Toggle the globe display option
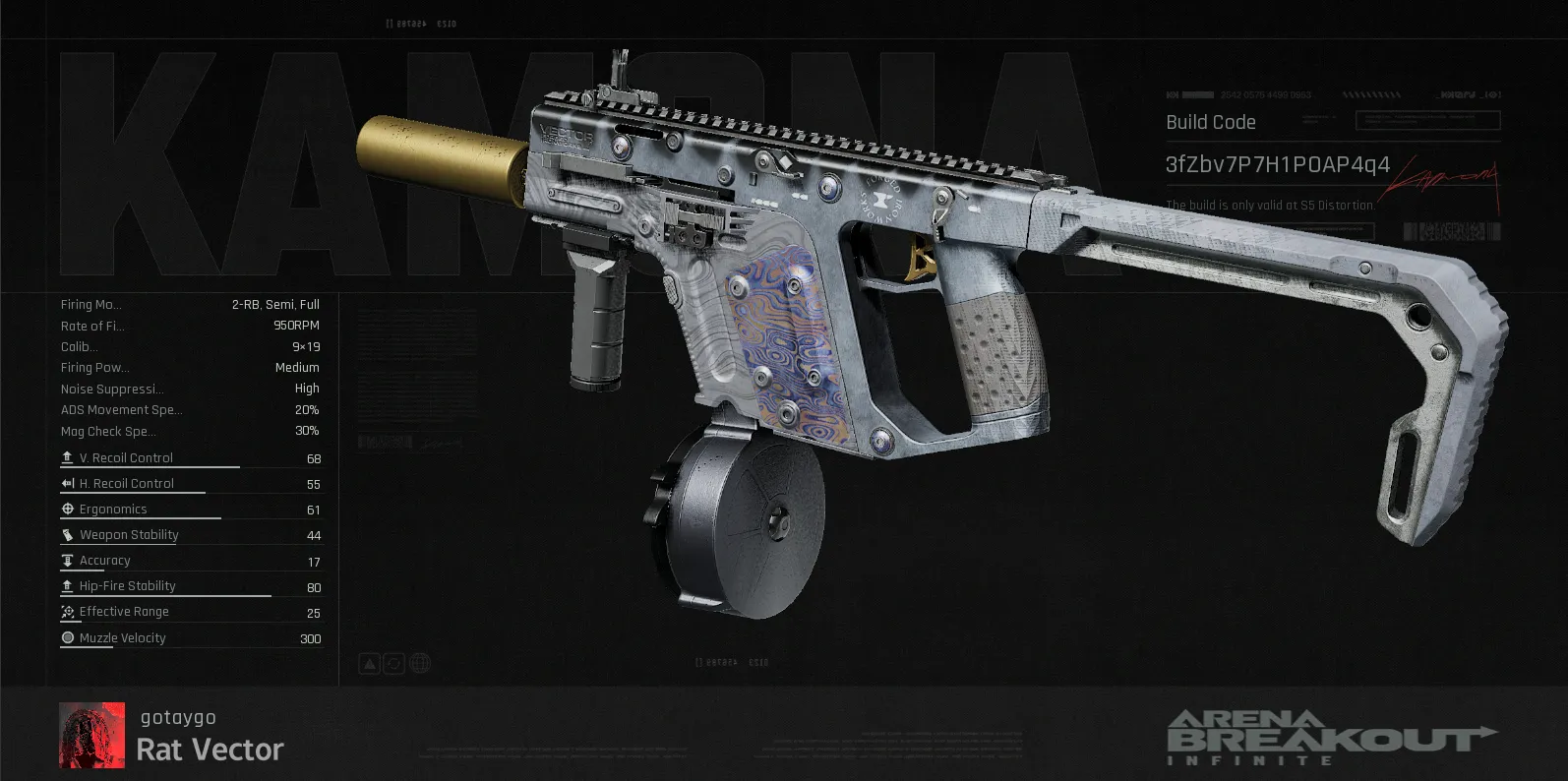The width and height of the screenshot is (1568, 781). coord(420,663)
